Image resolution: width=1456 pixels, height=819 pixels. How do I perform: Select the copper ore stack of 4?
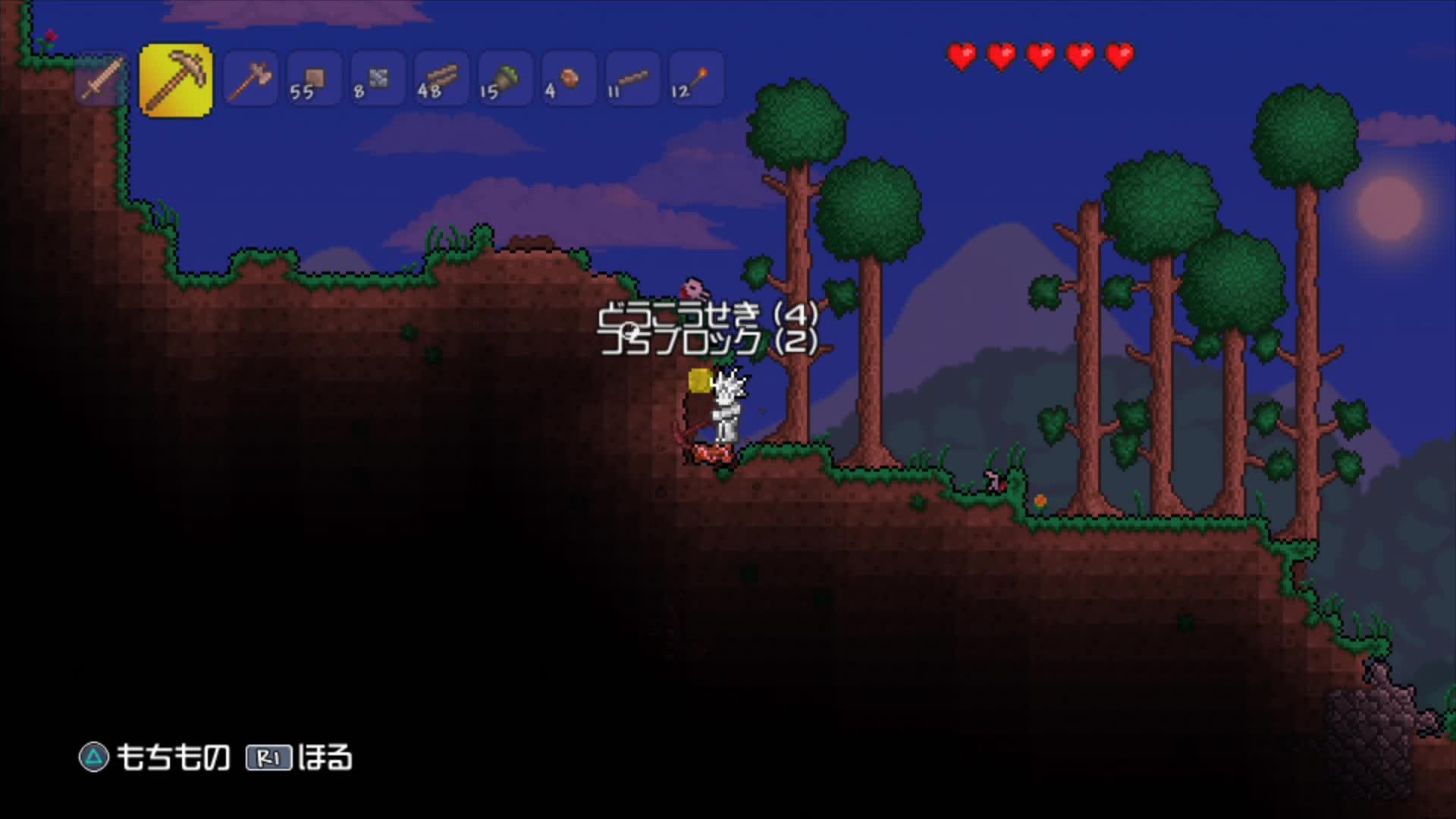[567, 80]
